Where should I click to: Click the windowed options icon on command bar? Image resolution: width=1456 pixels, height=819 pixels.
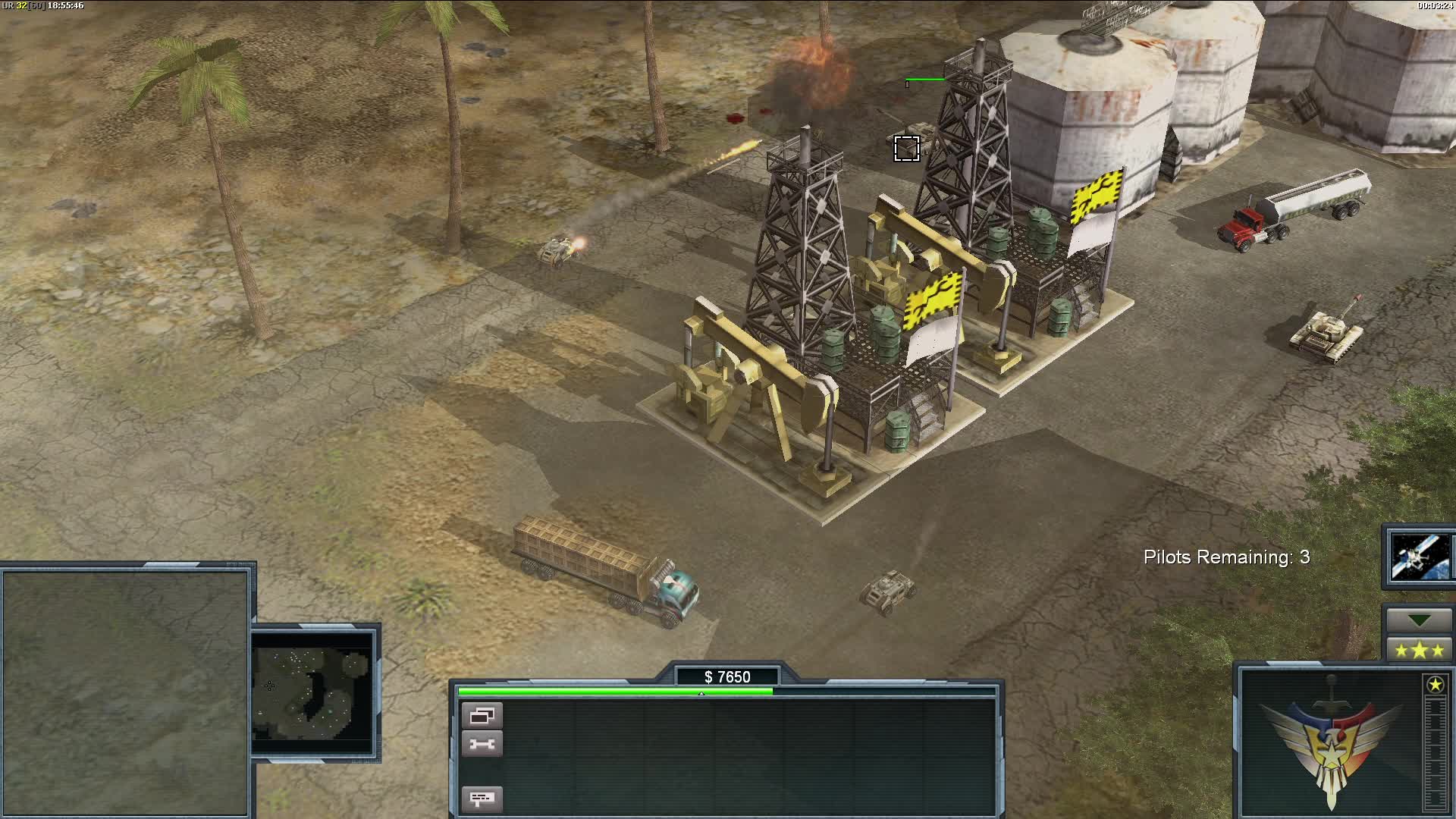[481, 714]
